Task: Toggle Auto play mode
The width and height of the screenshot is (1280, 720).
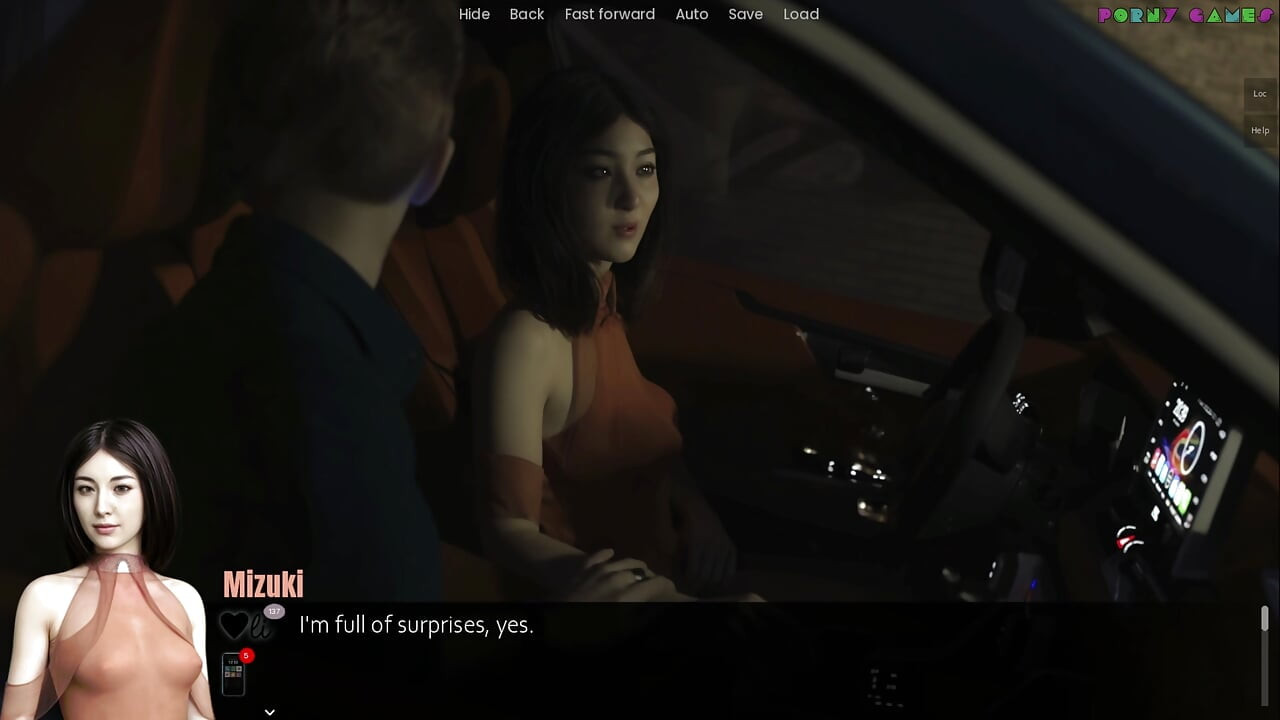Action: pyautogui.click(x=692, y=14)
